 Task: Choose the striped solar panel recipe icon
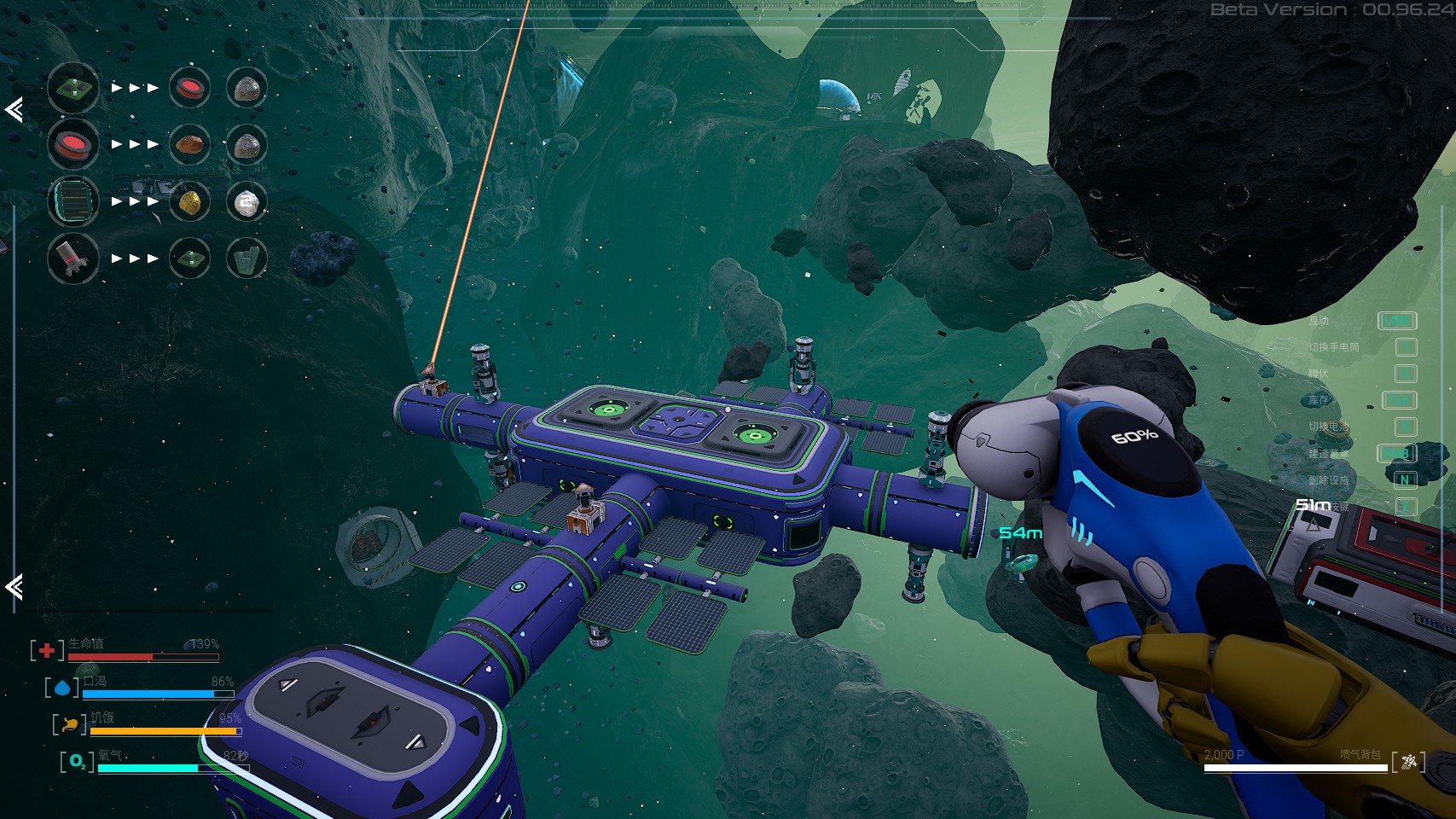pyautogui.click(x=73, y=201)
